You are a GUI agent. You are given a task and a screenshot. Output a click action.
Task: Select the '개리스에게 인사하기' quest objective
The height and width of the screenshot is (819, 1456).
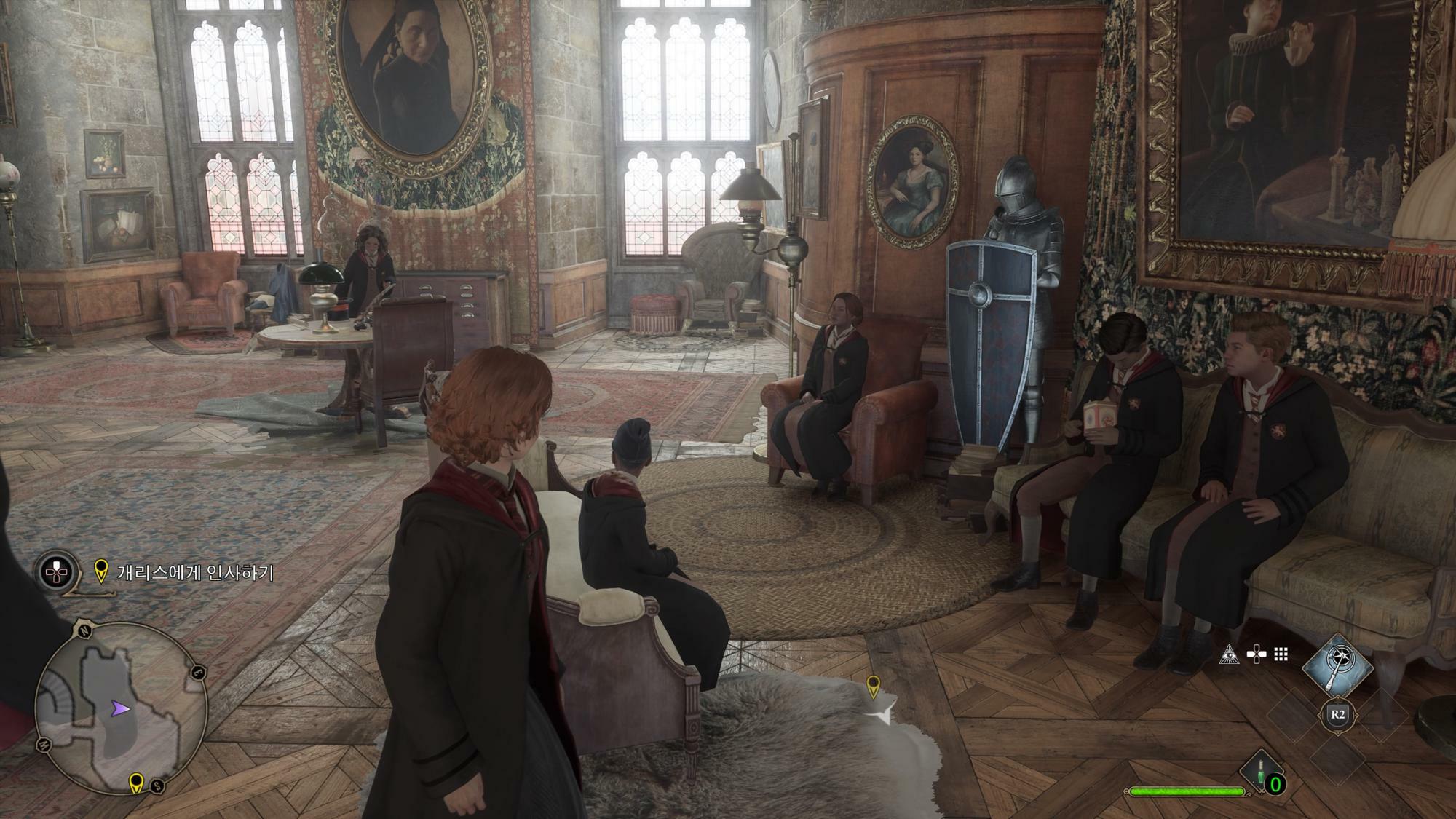(195, 573)
